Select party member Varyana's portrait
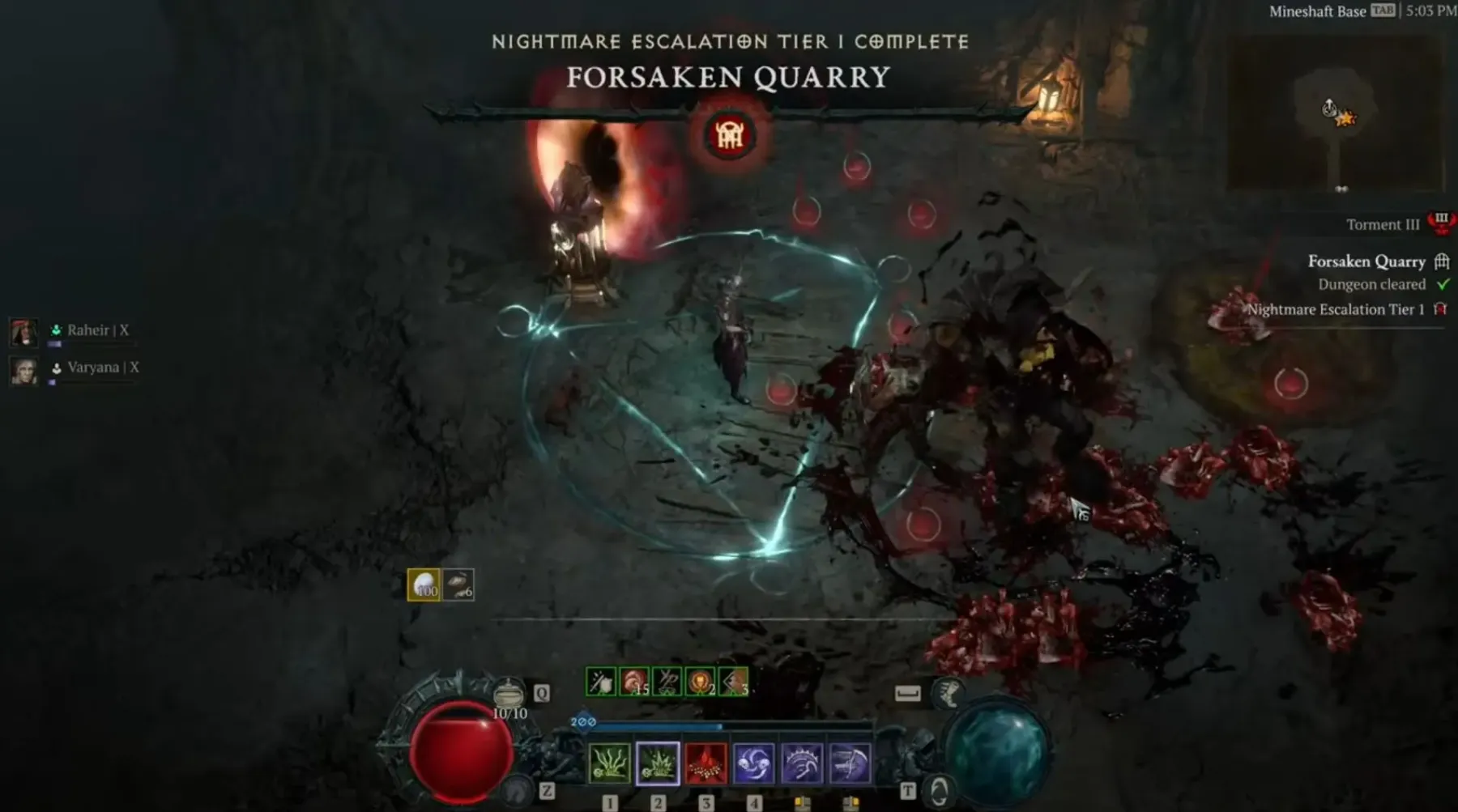This screenshot has height=812, width=1458. [23, 370]
